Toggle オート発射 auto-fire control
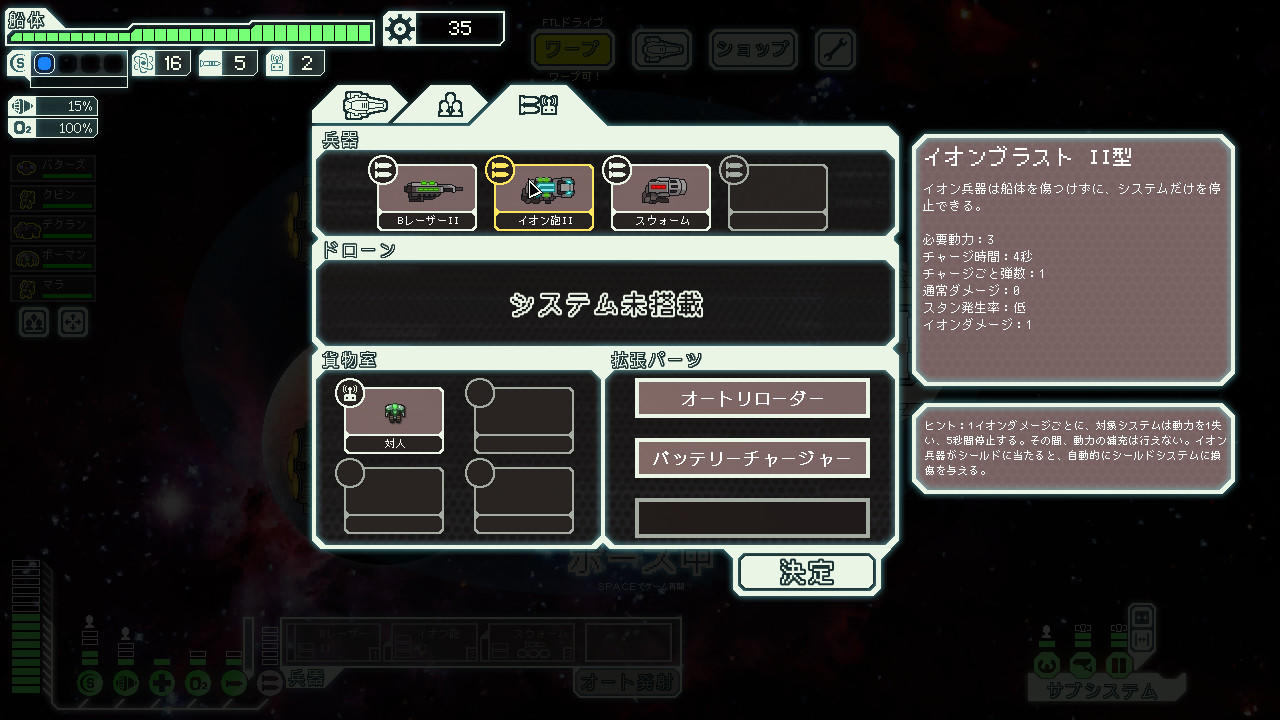Screen dimensions: 1280x720 click(x=629, y=685)
